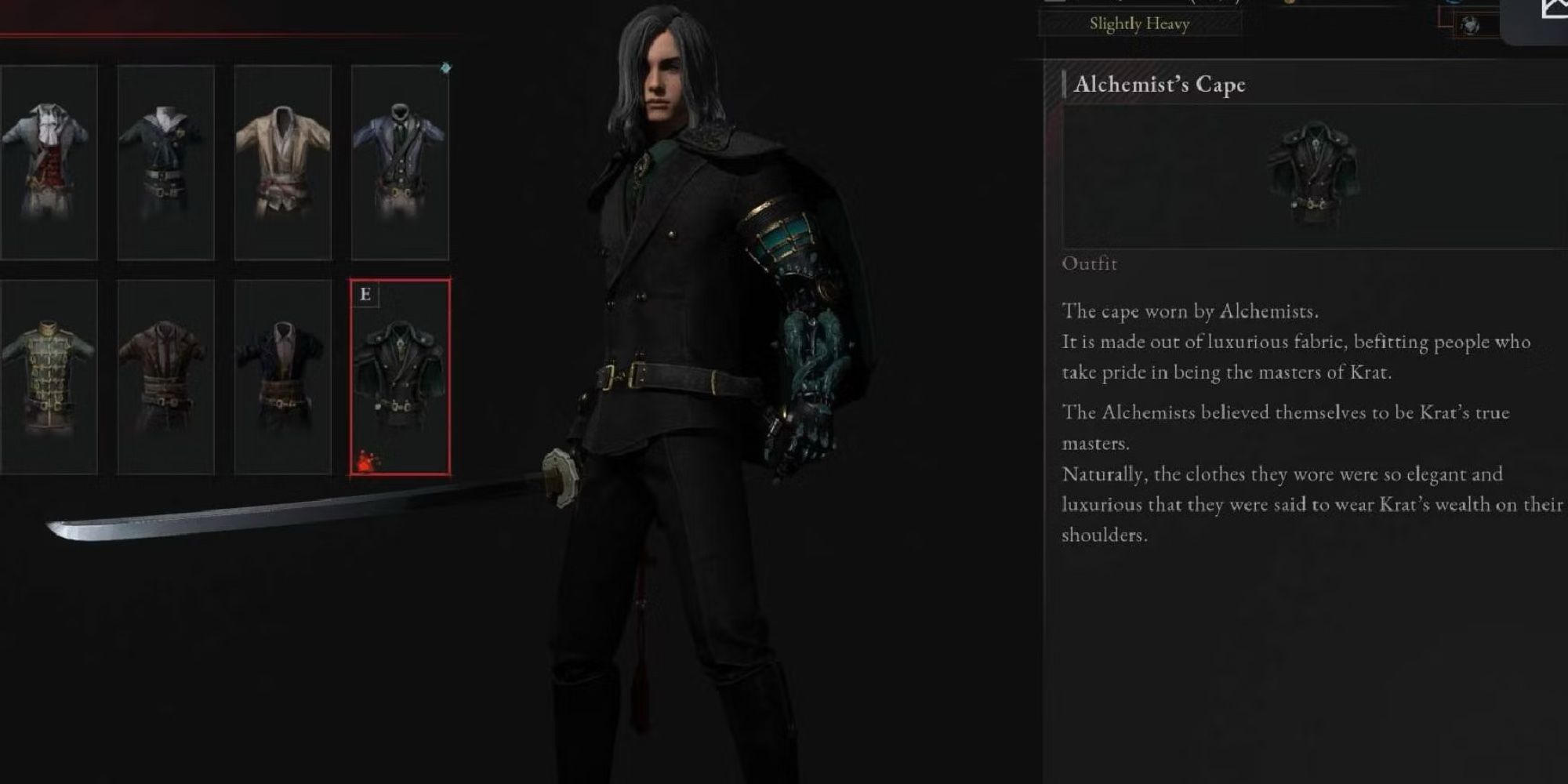Click the Slightly Heavy weight indicator
The image size is (1568, 784).
pyautogui.click(x=1140, y=24)
